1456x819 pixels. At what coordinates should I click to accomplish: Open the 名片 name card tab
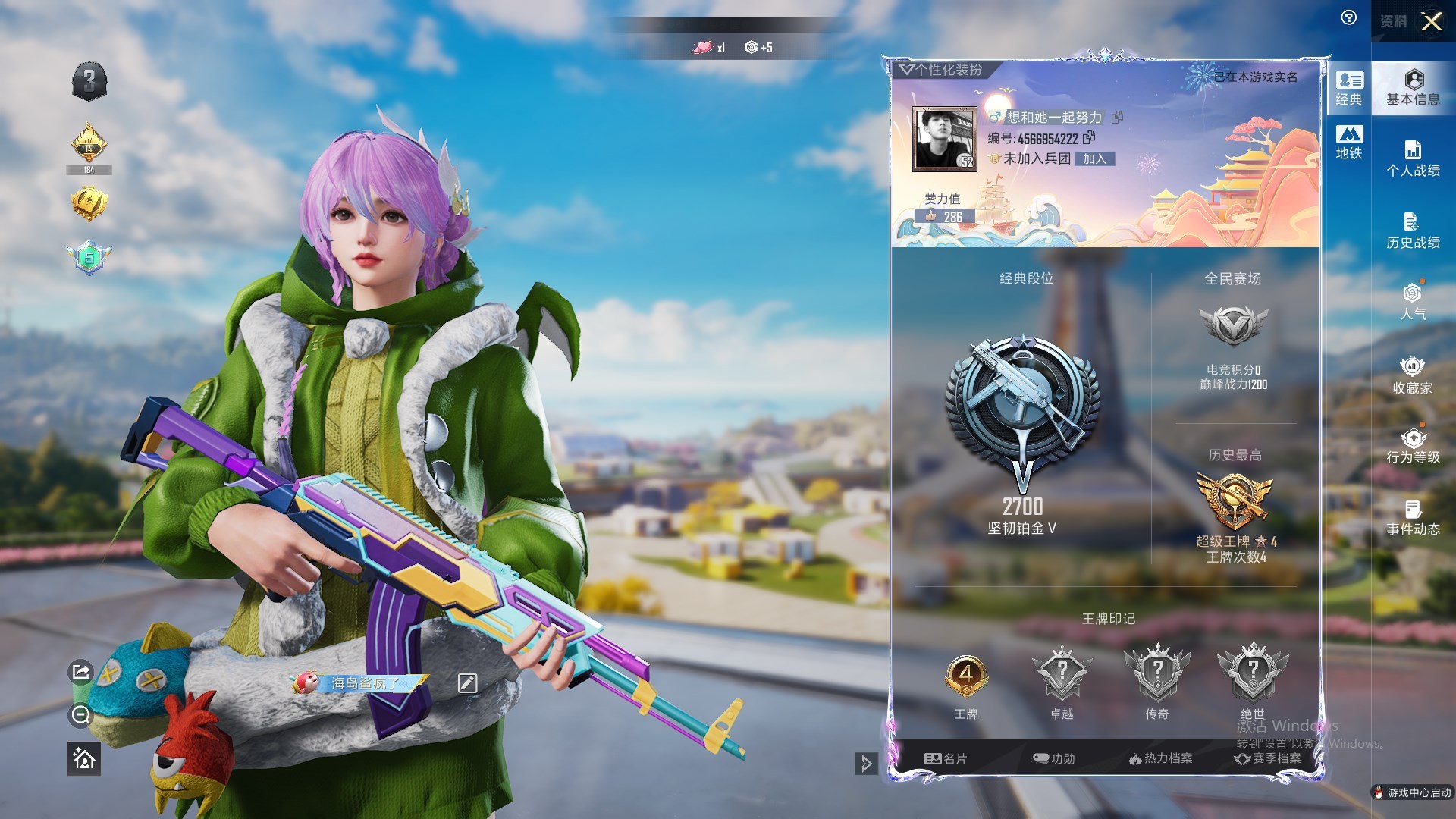tap(946, 758)
